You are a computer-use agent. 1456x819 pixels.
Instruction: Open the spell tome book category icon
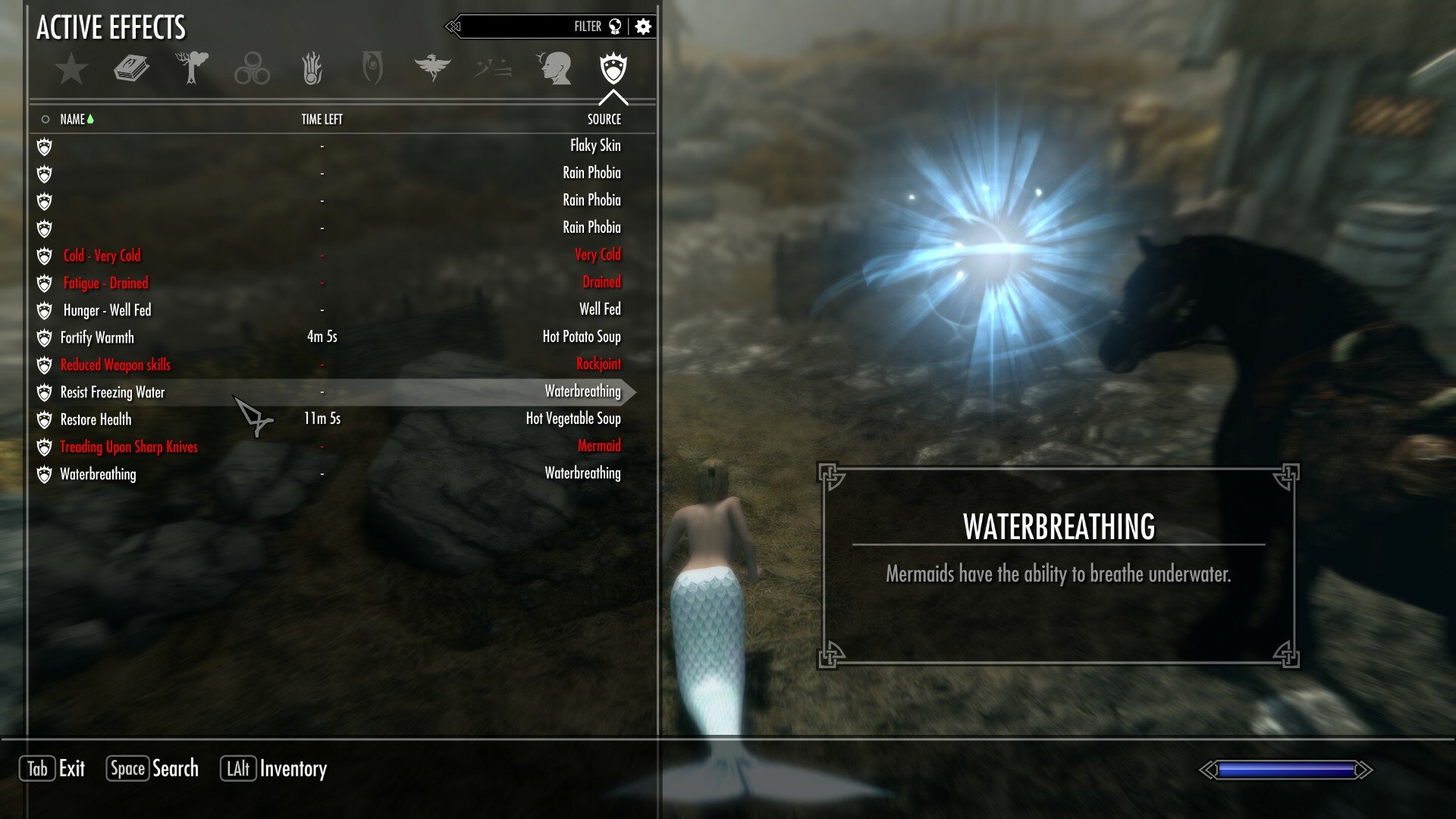coord(130,68)
